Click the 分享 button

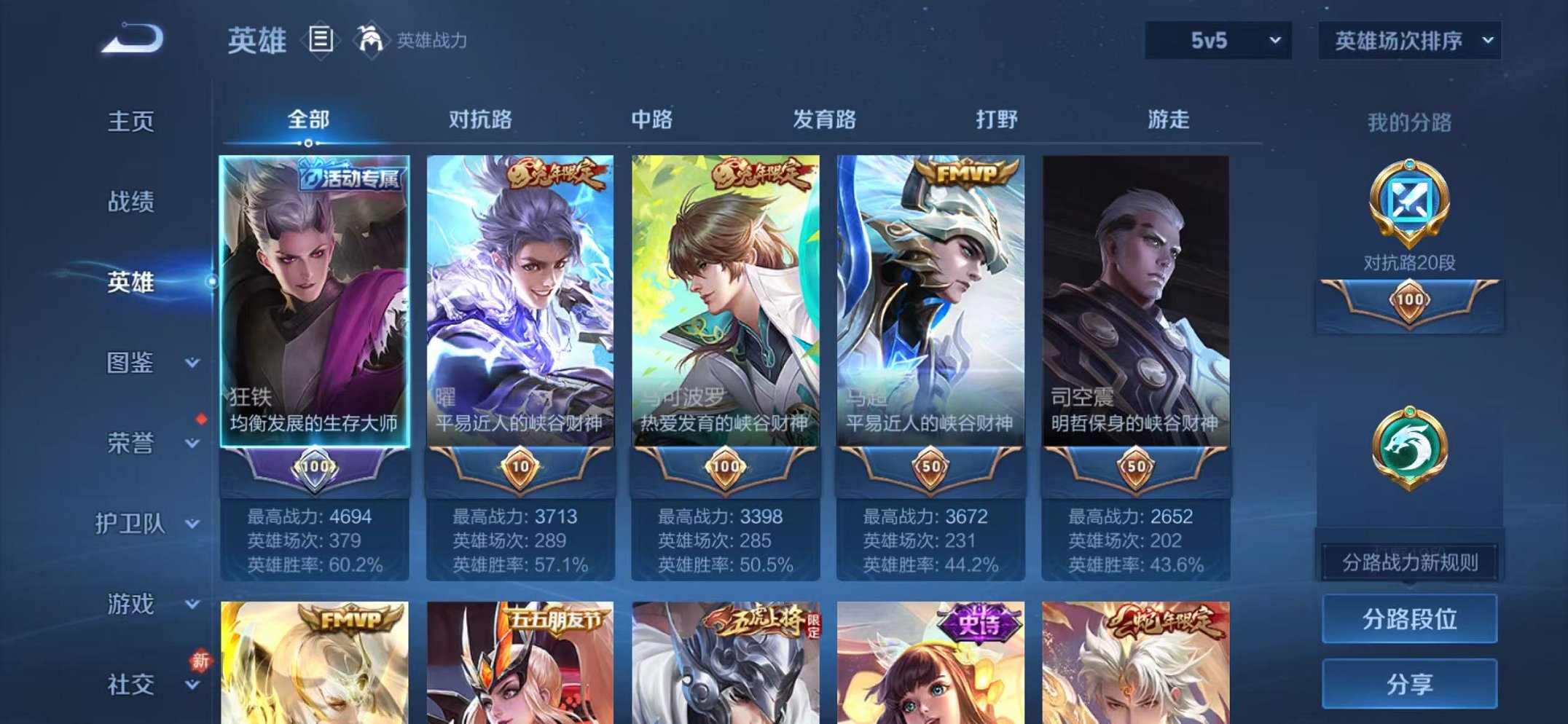coord(1409,685)
